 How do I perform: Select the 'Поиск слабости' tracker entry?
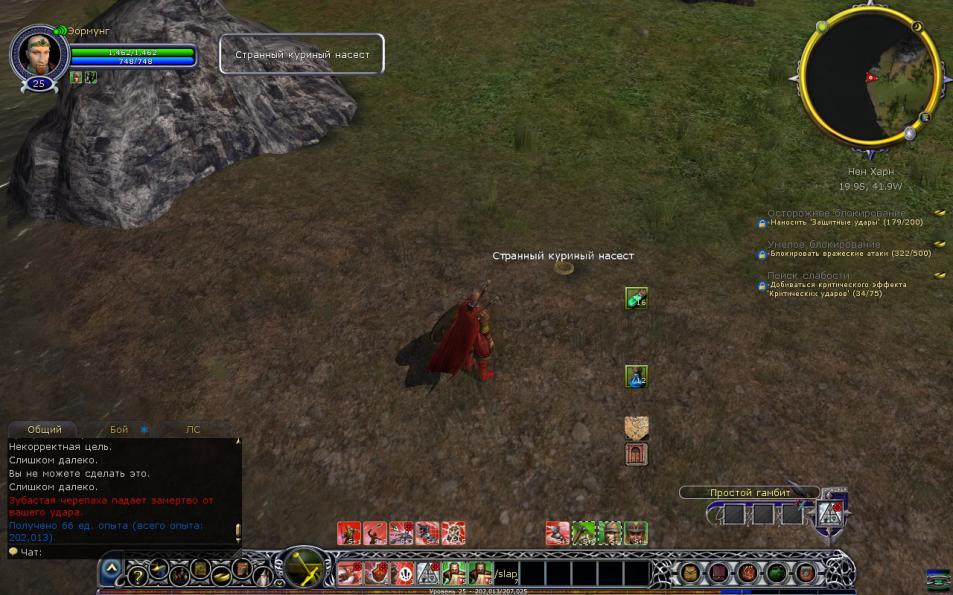click(808, 275)
